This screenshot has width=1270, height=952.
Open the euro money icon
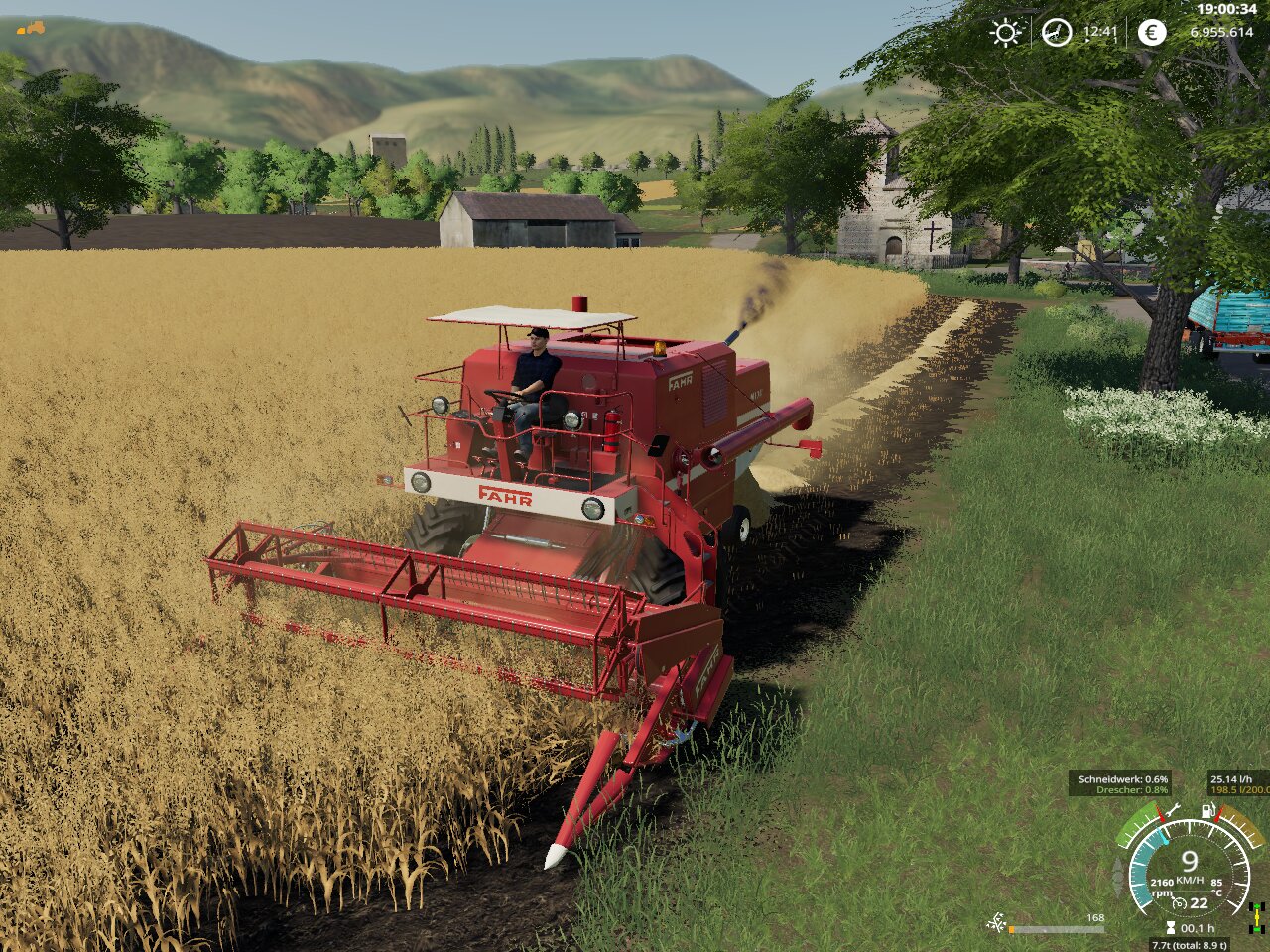point(1151,33)
